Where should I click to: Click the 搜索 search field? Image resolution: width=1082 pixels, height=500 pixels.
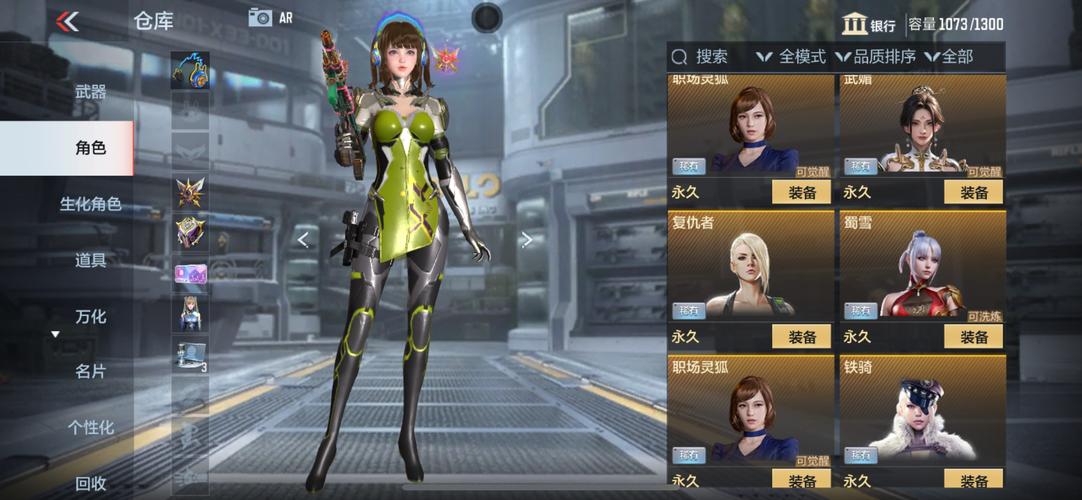[x=710, y=57]
